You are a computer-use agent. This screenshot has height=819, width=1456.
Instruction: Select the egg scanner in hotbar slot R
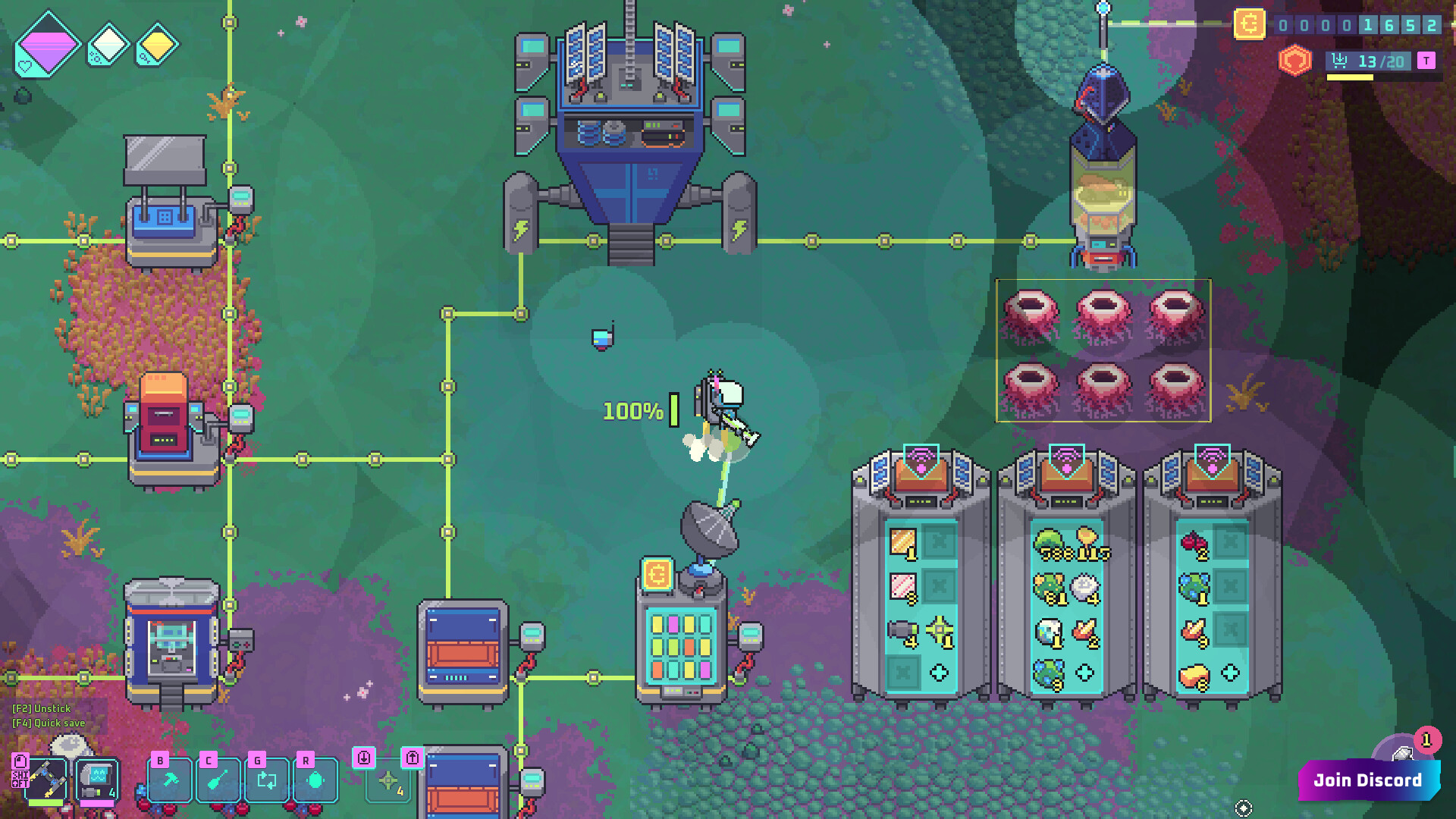[x=315, y=780]
